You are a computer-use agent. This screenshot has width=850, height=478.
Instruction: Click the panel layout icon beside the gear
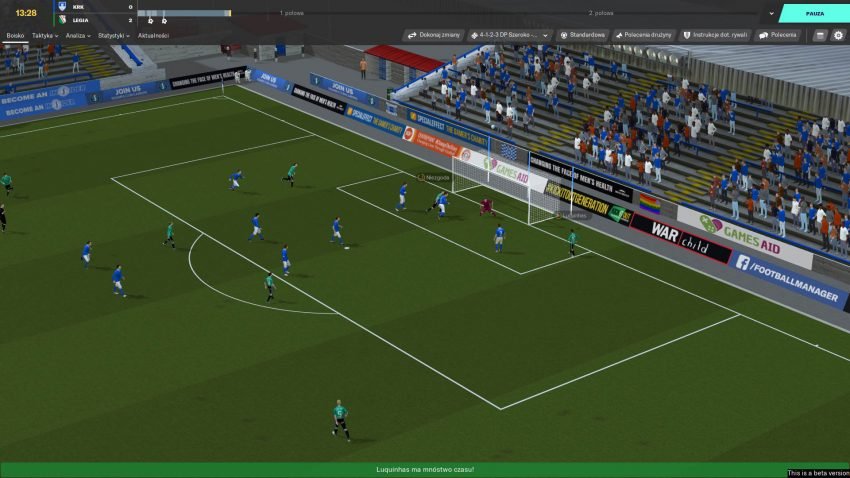click(x=820, y=35)
